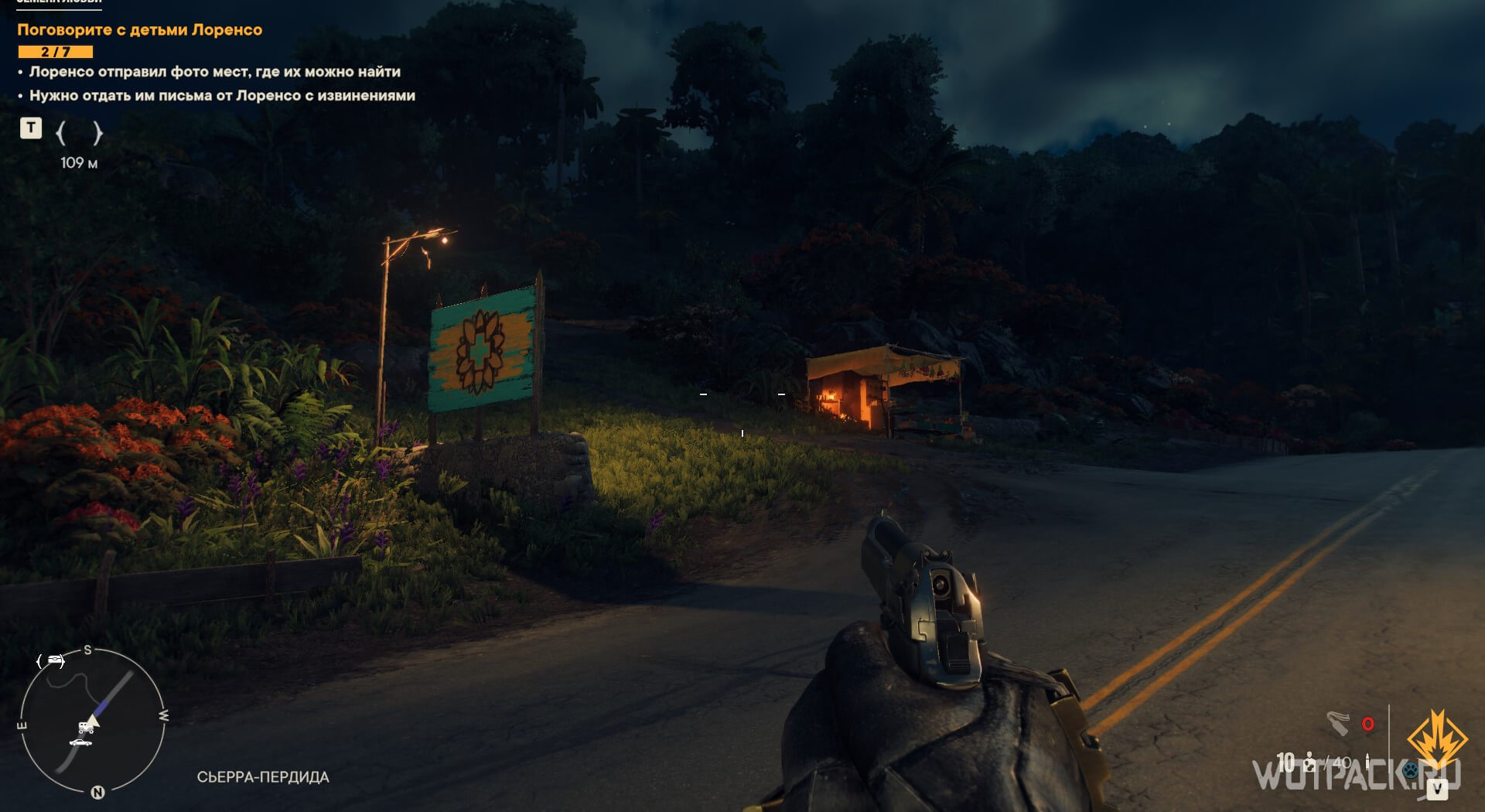
Task: Select the truck marker on the minimap
Action: (x=86, y=728)
